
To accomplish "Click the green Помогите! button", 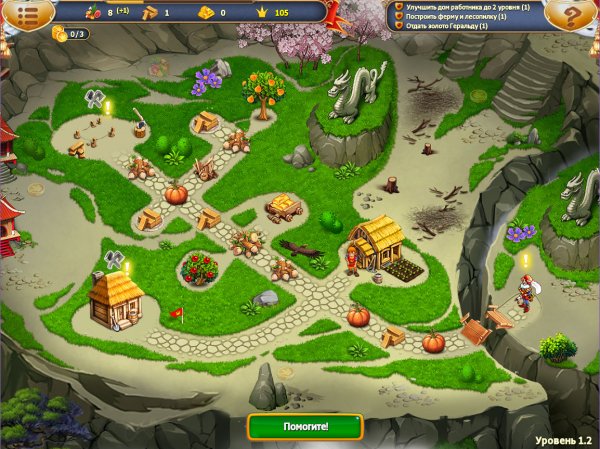I will coord(305,426).
